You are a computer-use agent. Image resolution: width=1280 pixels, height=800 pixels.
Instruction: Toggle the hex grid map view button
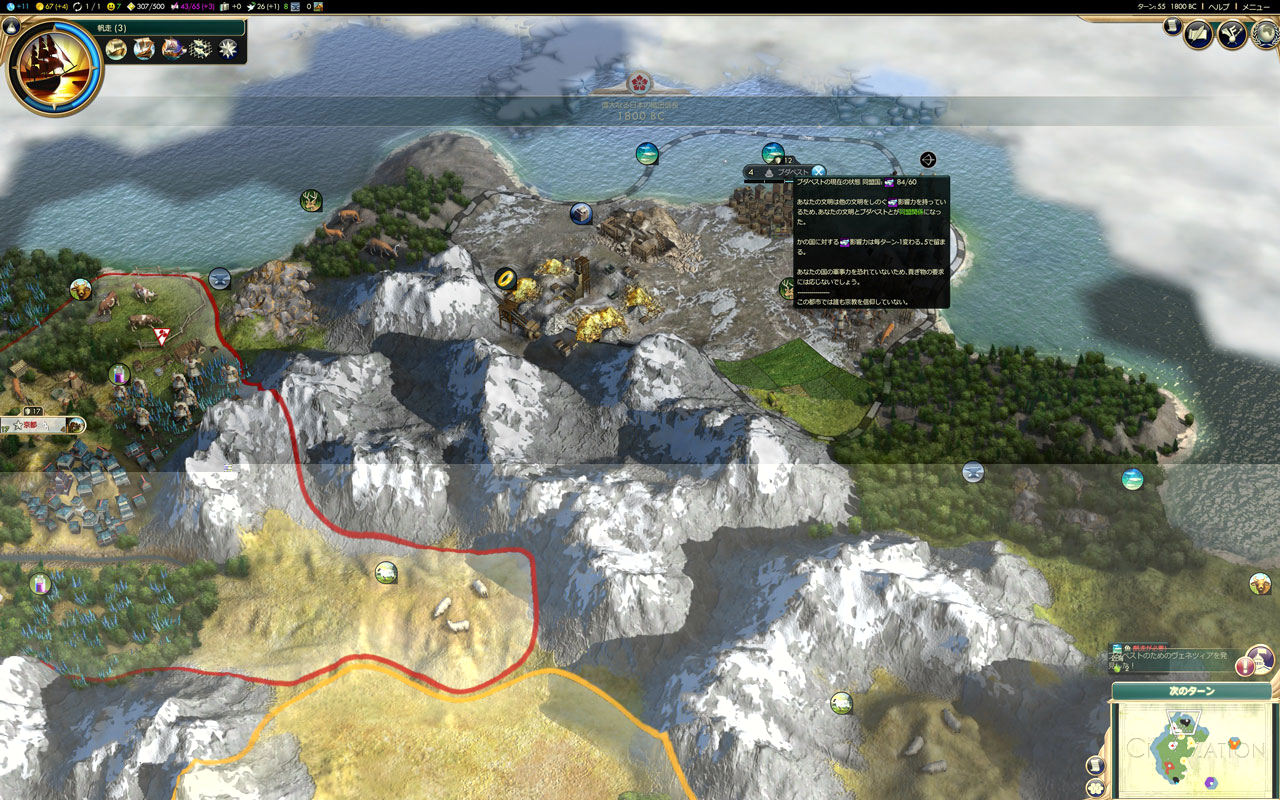[1096, 788]
